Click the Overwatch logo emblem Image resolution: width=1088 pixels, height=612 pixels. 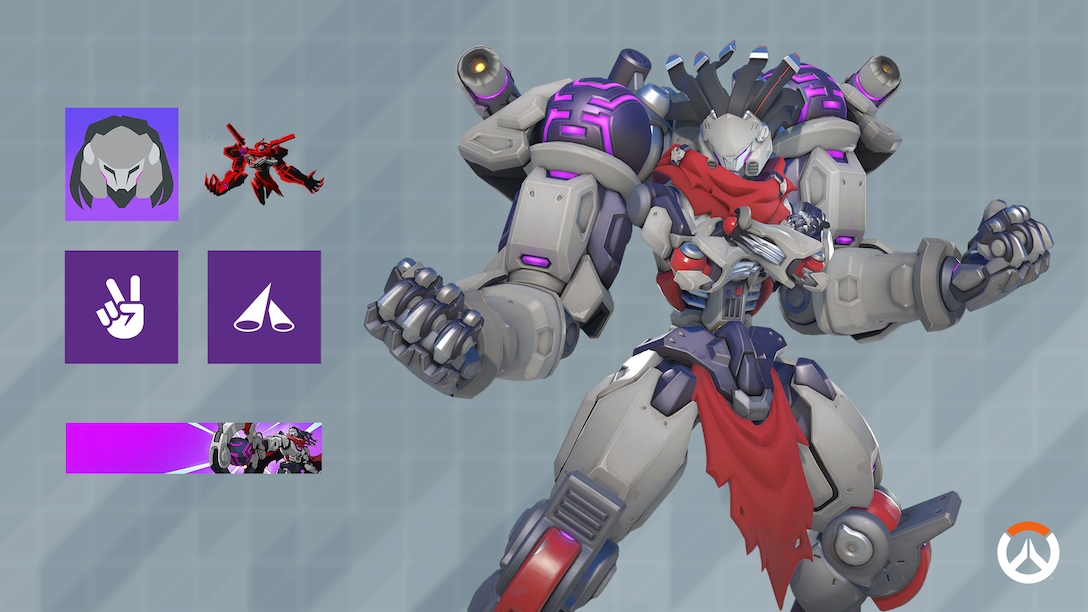[x=1027, y=552]
